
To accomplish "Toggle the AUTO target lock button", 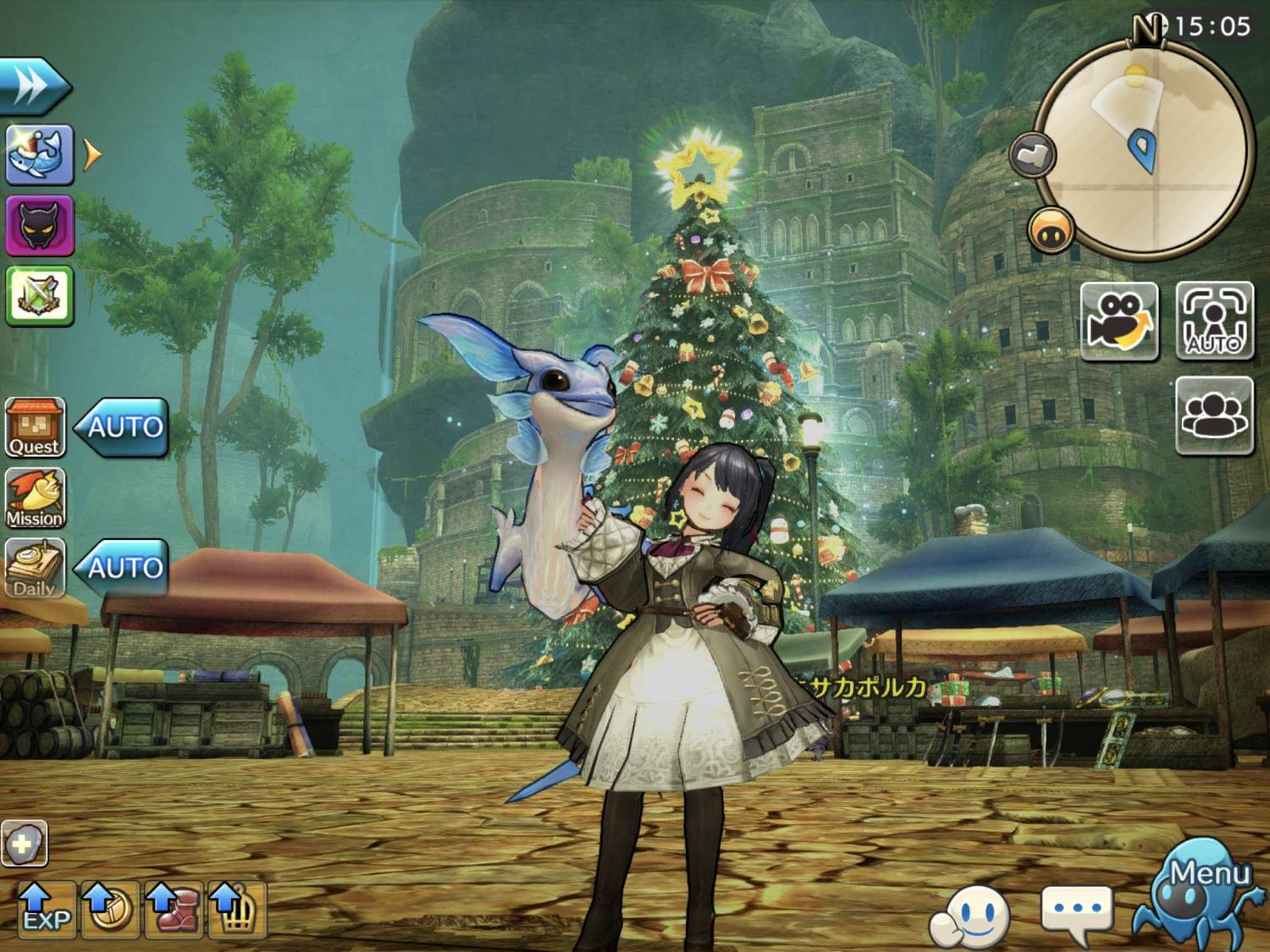I will click(1214, 321).
